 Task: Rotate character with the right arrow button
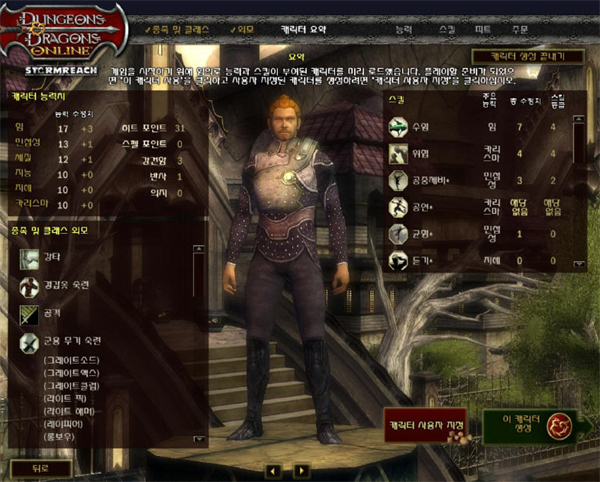click(302, 469)
